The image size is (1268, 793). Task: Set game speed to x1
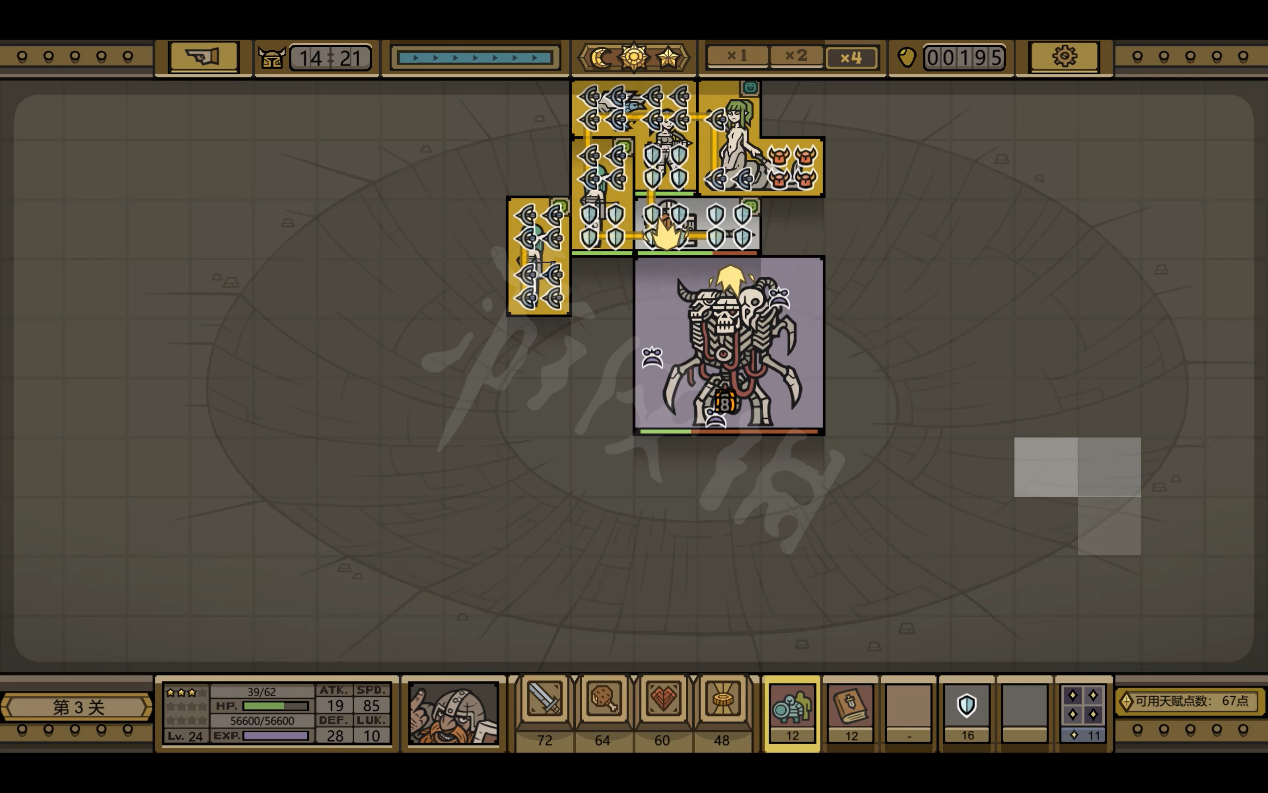737,57
